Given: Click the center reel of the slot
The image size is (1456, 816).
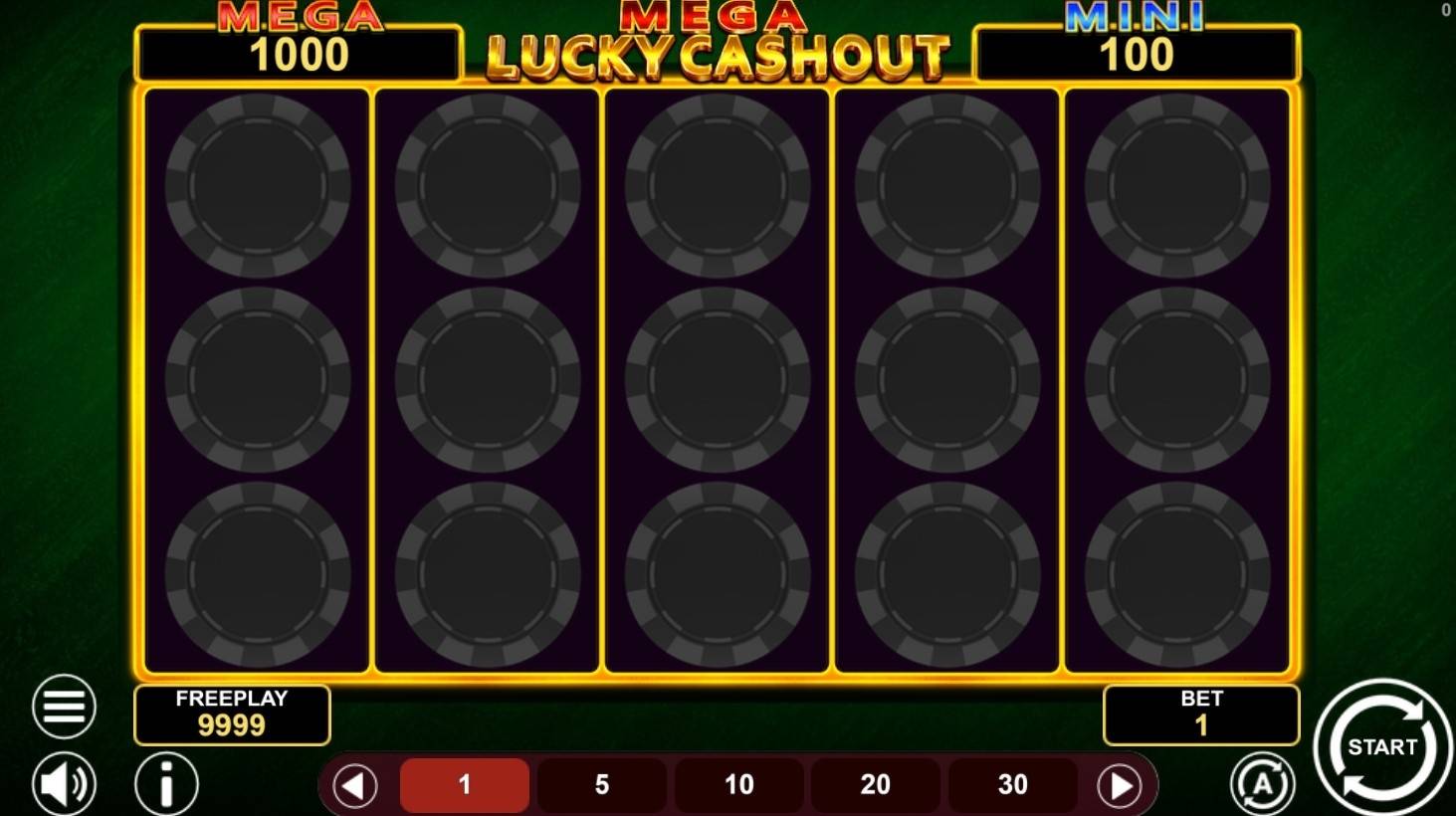Looking at the screenshot, I should click(719, 378).
